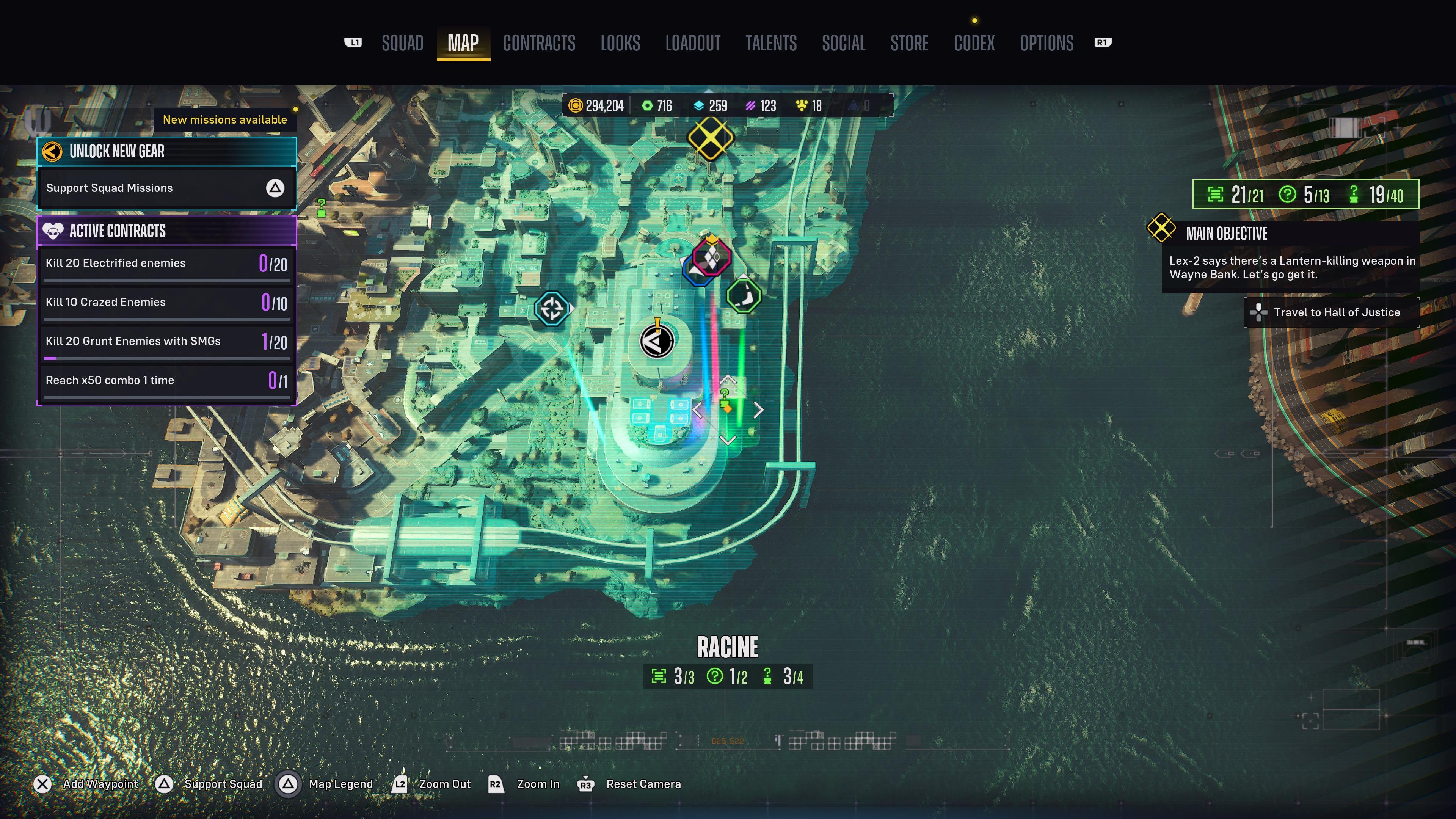Select the black-and-white Hall of Justice marker
The width and height of the screenshot is (1456, 819).
click(657, 341)
